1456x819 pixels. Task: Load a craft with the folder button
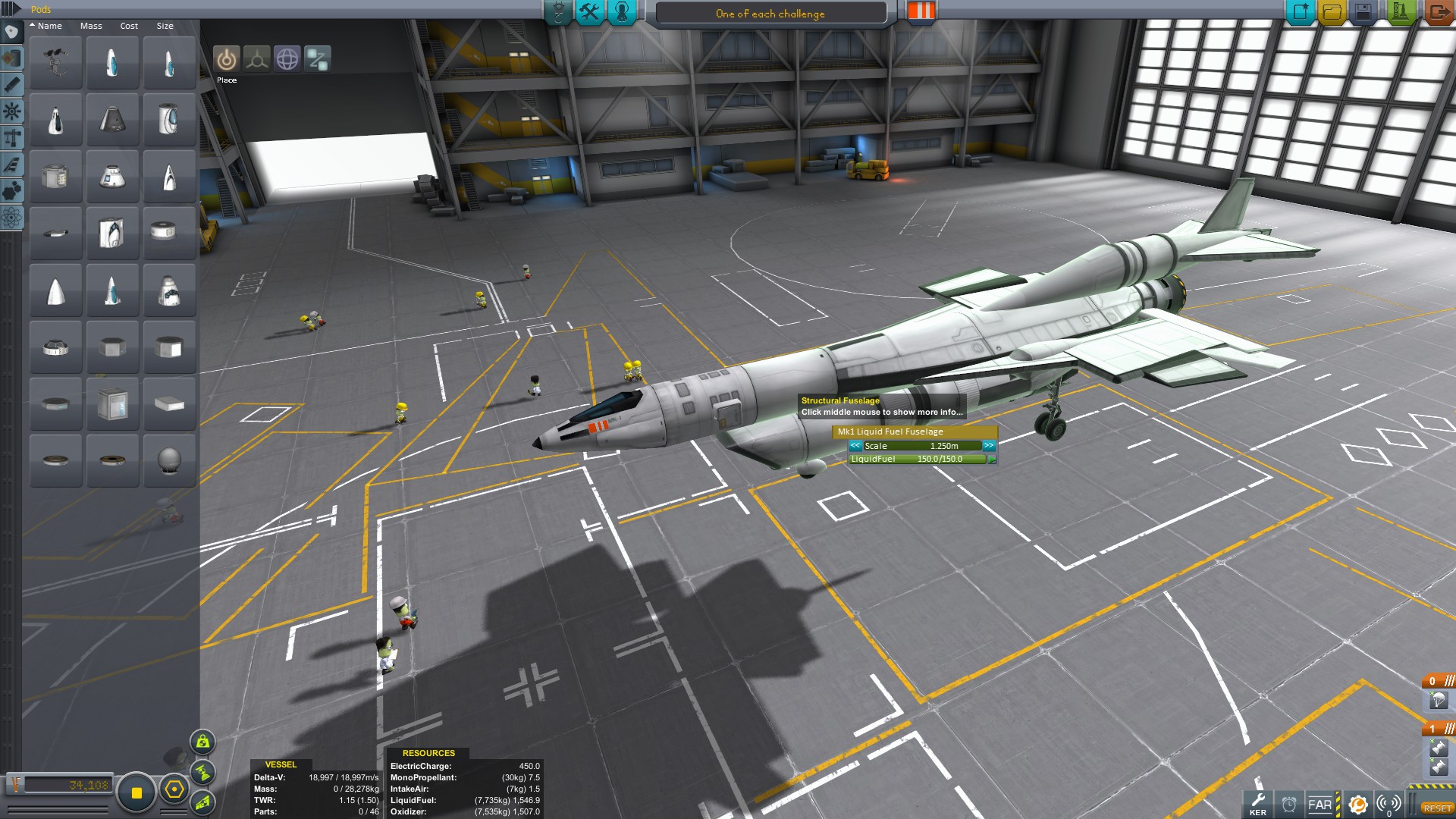click(1332, 12)
